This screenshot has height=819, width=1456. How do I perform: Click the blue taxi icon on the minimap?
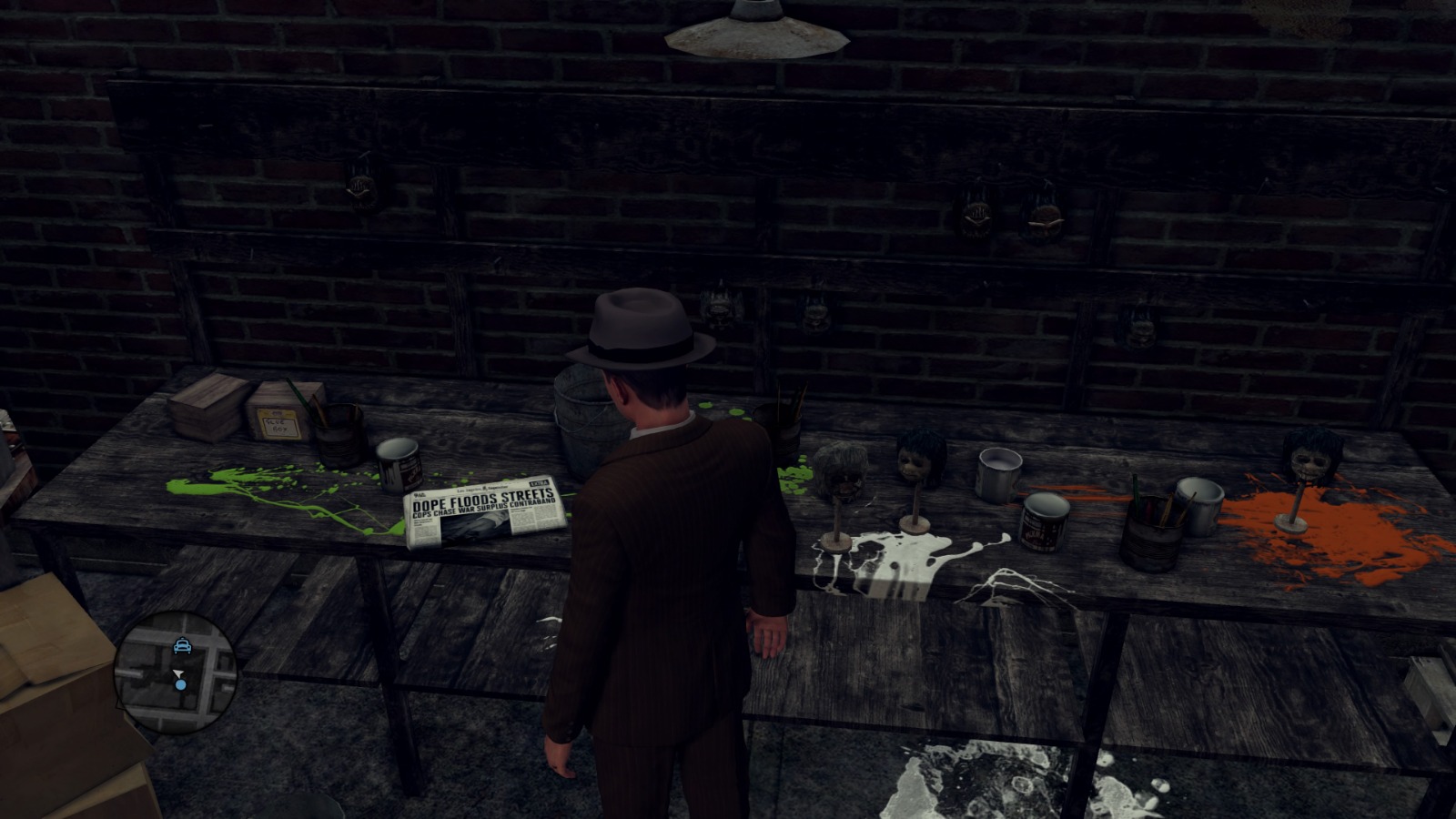[182, 646]
